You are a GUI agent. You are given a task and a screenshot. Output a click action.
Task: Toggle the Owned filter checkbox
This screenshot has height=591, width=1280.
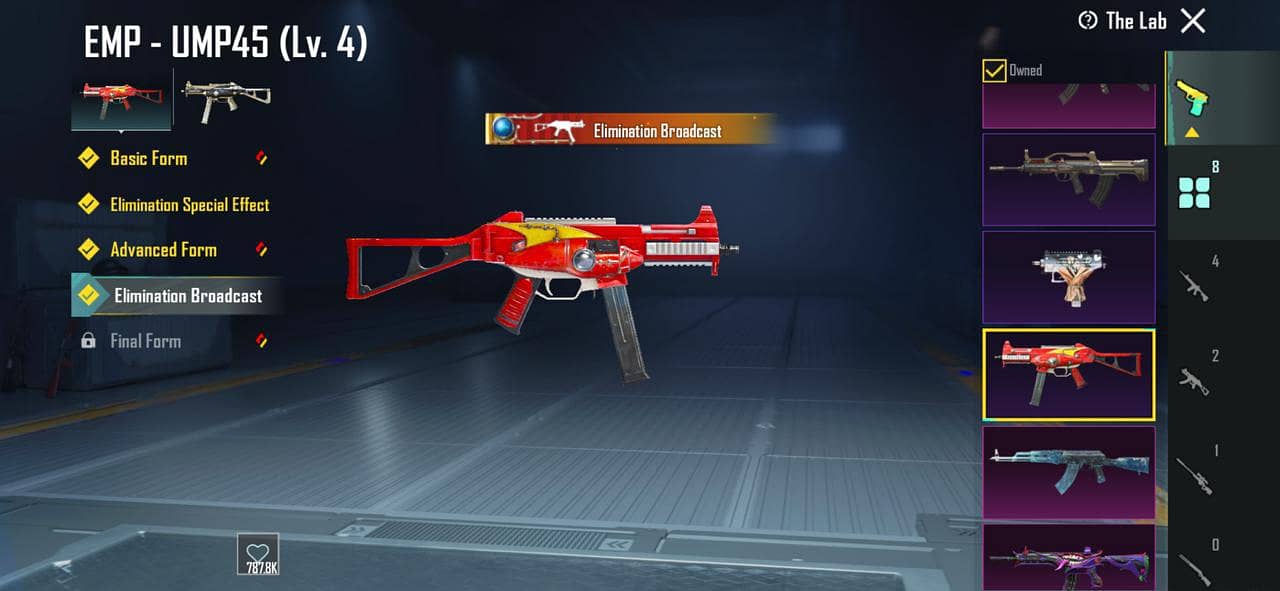[994, 70]
